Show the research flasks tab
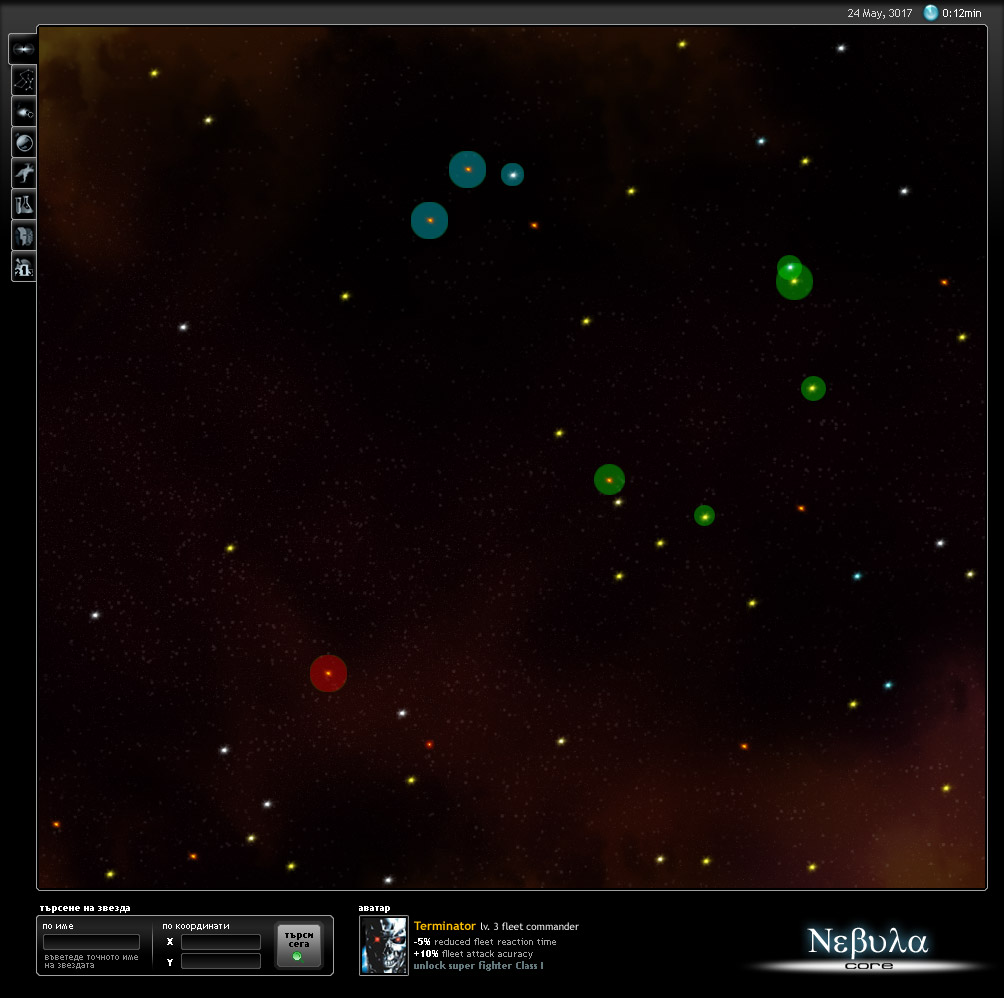Image resolution: width=1004 pixels, height=998 pixels. (23, 204)
